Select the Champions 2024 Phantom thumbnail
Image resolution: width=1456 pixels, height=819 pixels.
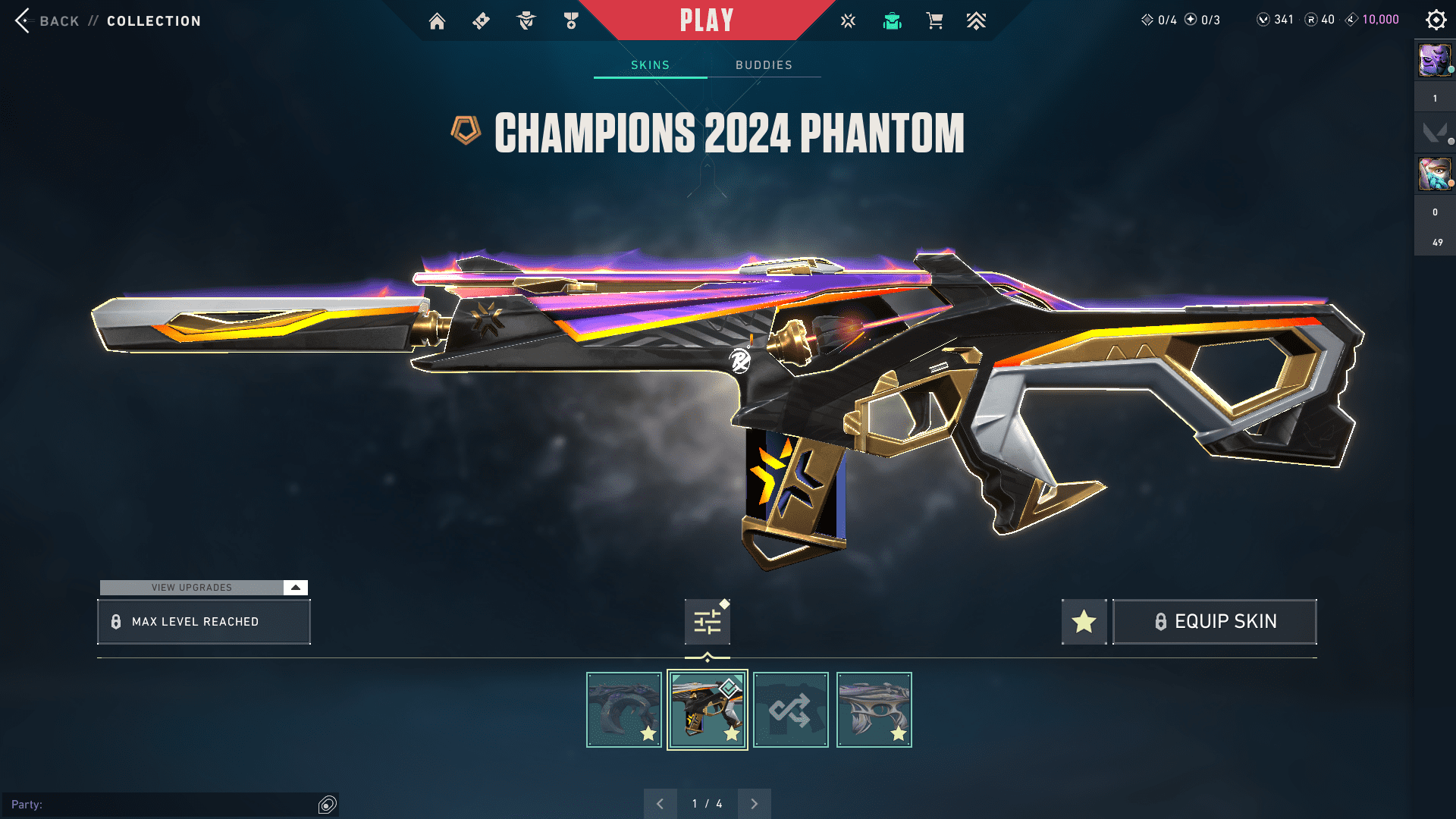(x=708, y=710)
